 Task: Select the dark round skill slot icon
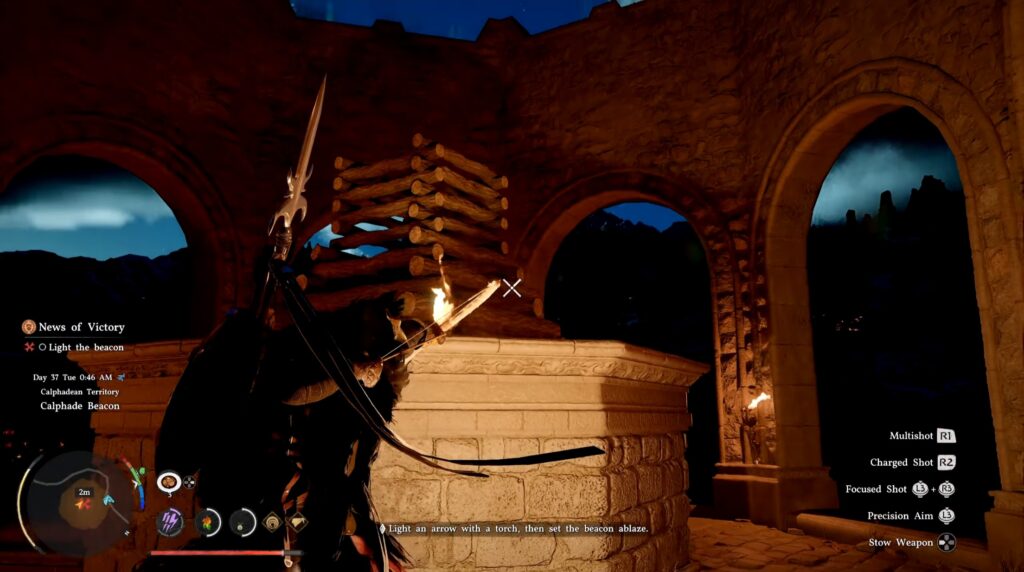click(243, 521)
